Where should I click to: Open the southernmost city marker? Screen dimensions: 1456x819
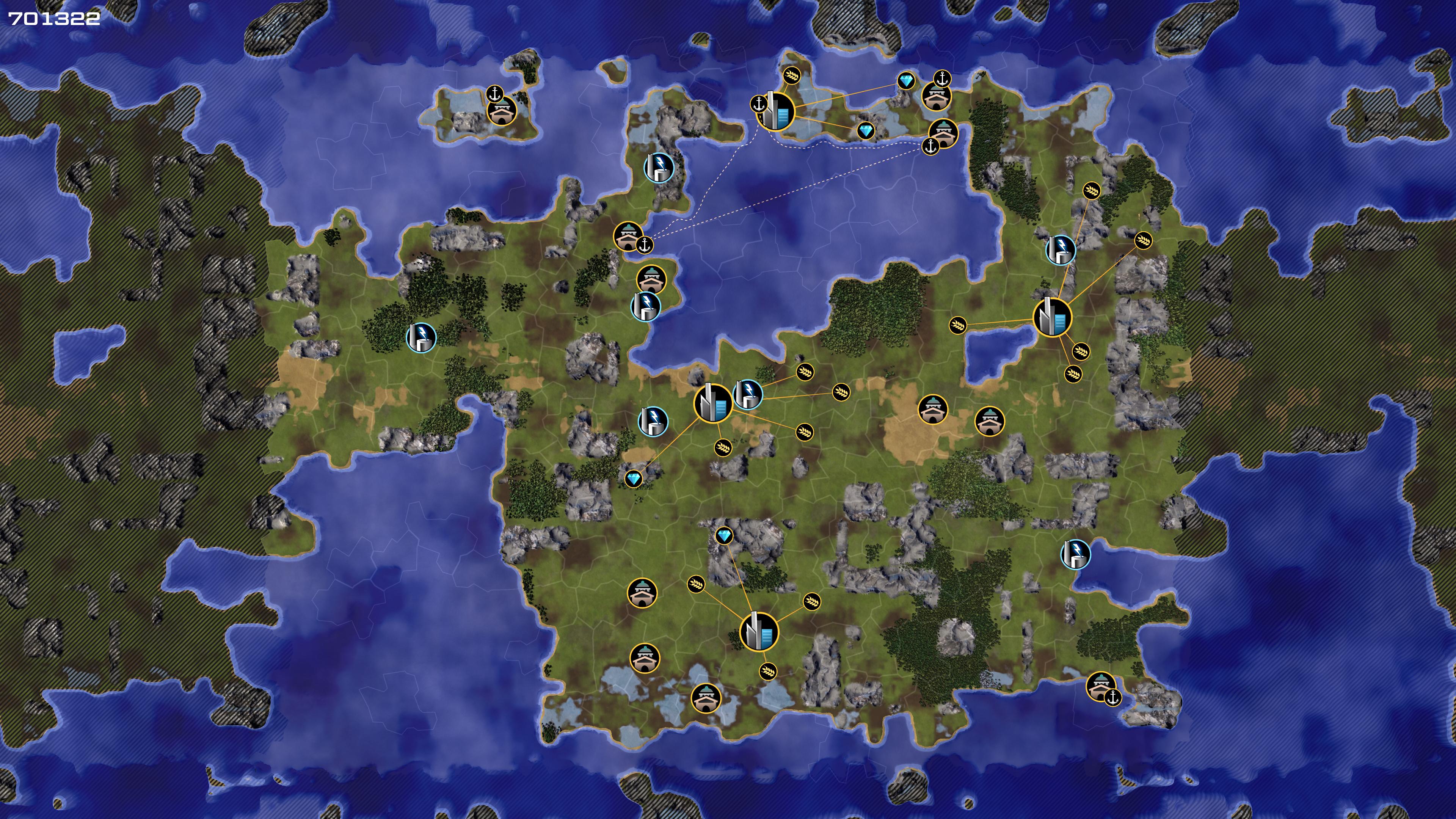[x=758, y=631]
